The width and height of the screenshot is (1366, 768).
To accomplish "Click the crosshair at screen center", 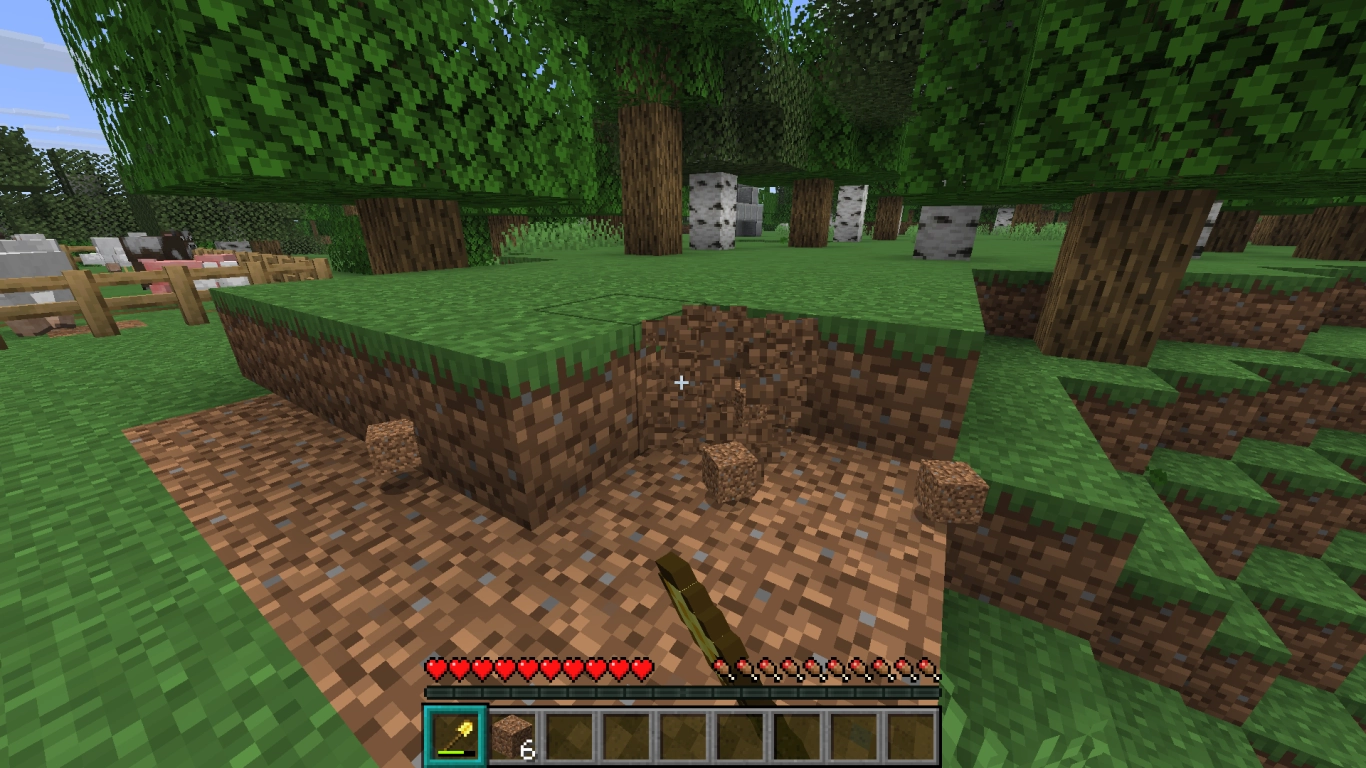I will pos(681,382).
